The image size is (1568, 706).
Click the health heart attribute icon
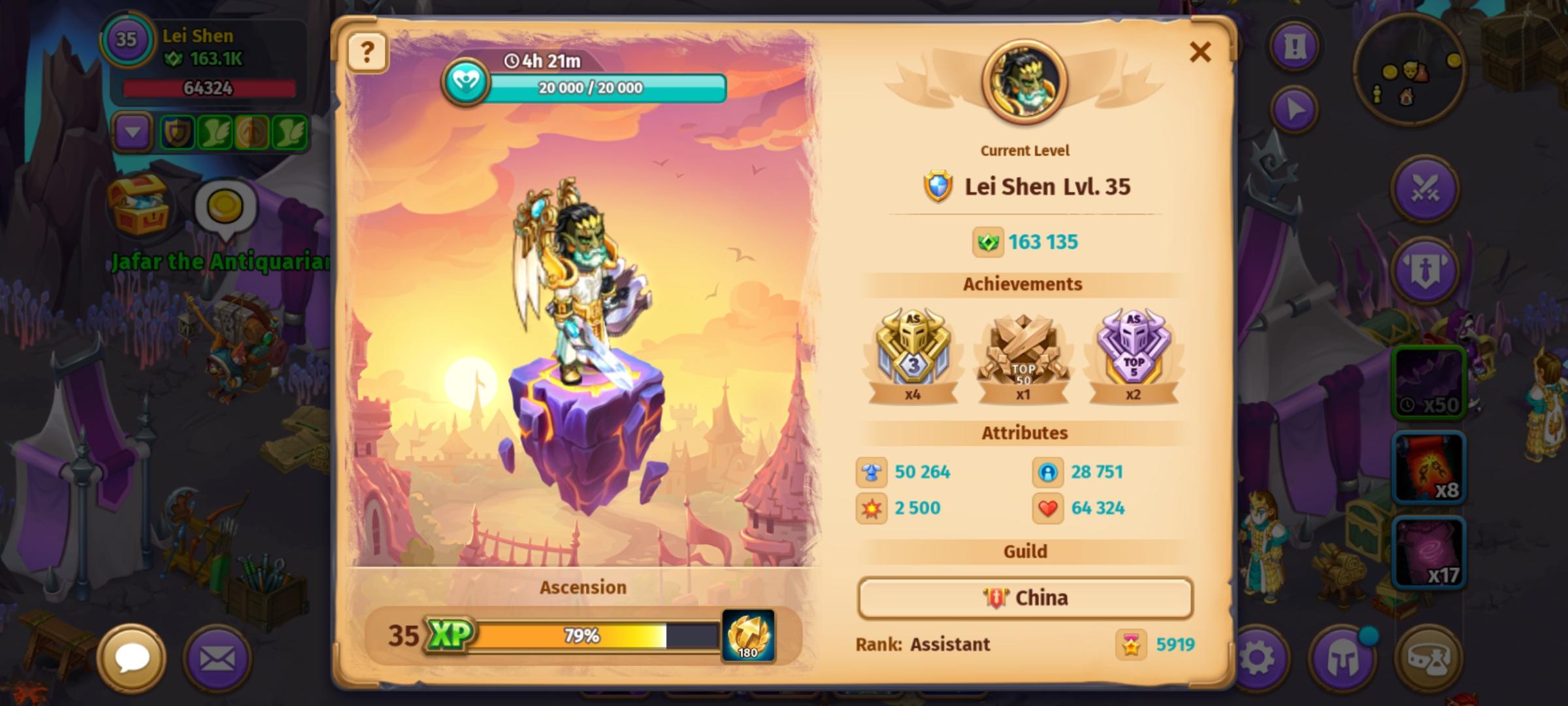pos(1049,508)
